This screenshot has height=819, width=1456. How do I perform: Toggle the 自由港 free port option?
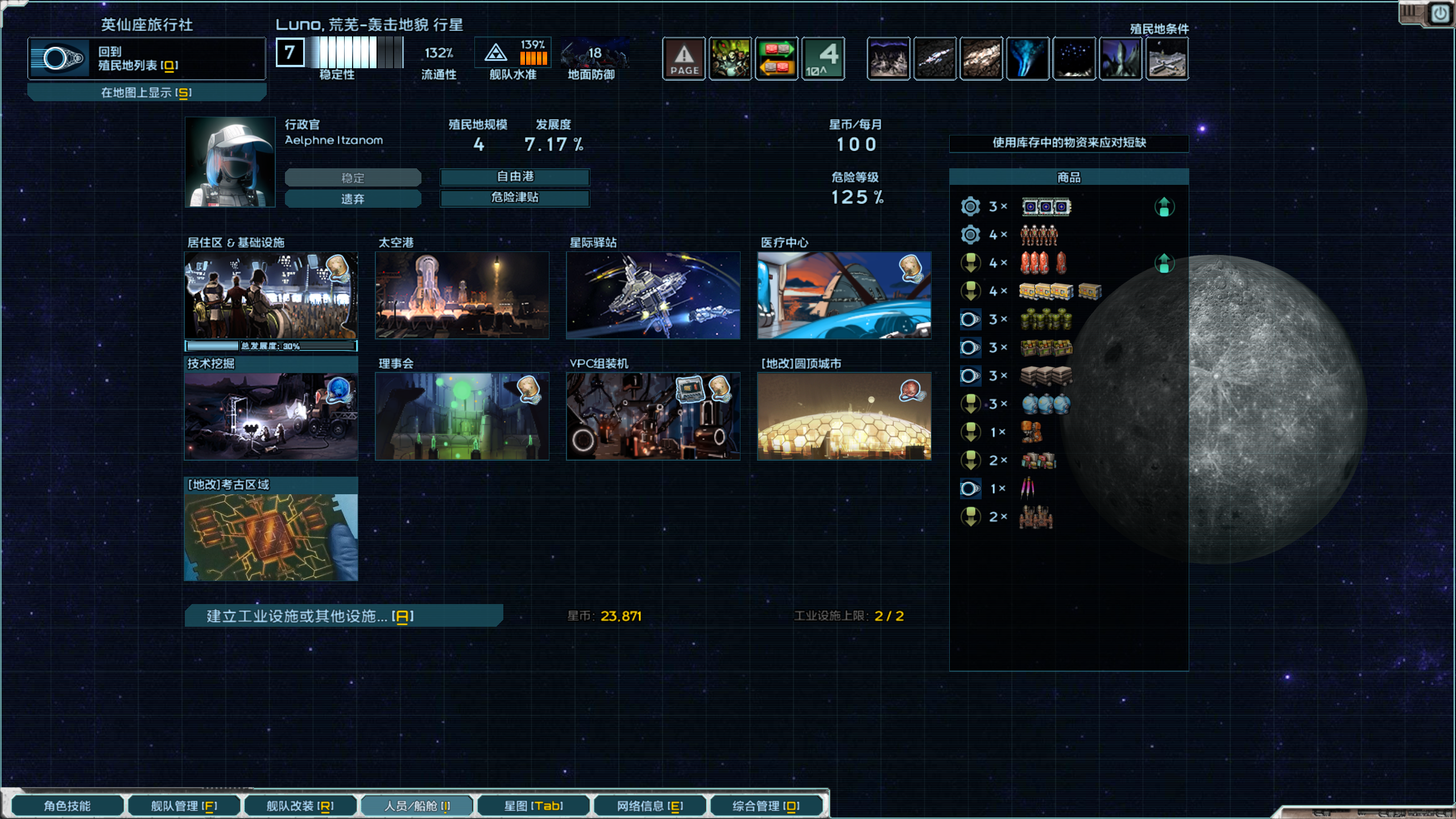tap(515, 177)
